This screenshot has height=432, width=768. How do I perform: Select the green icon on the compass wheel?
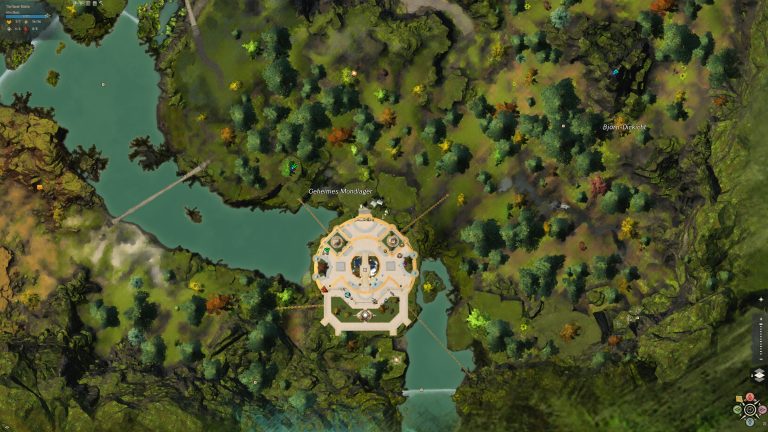(738, 409)
